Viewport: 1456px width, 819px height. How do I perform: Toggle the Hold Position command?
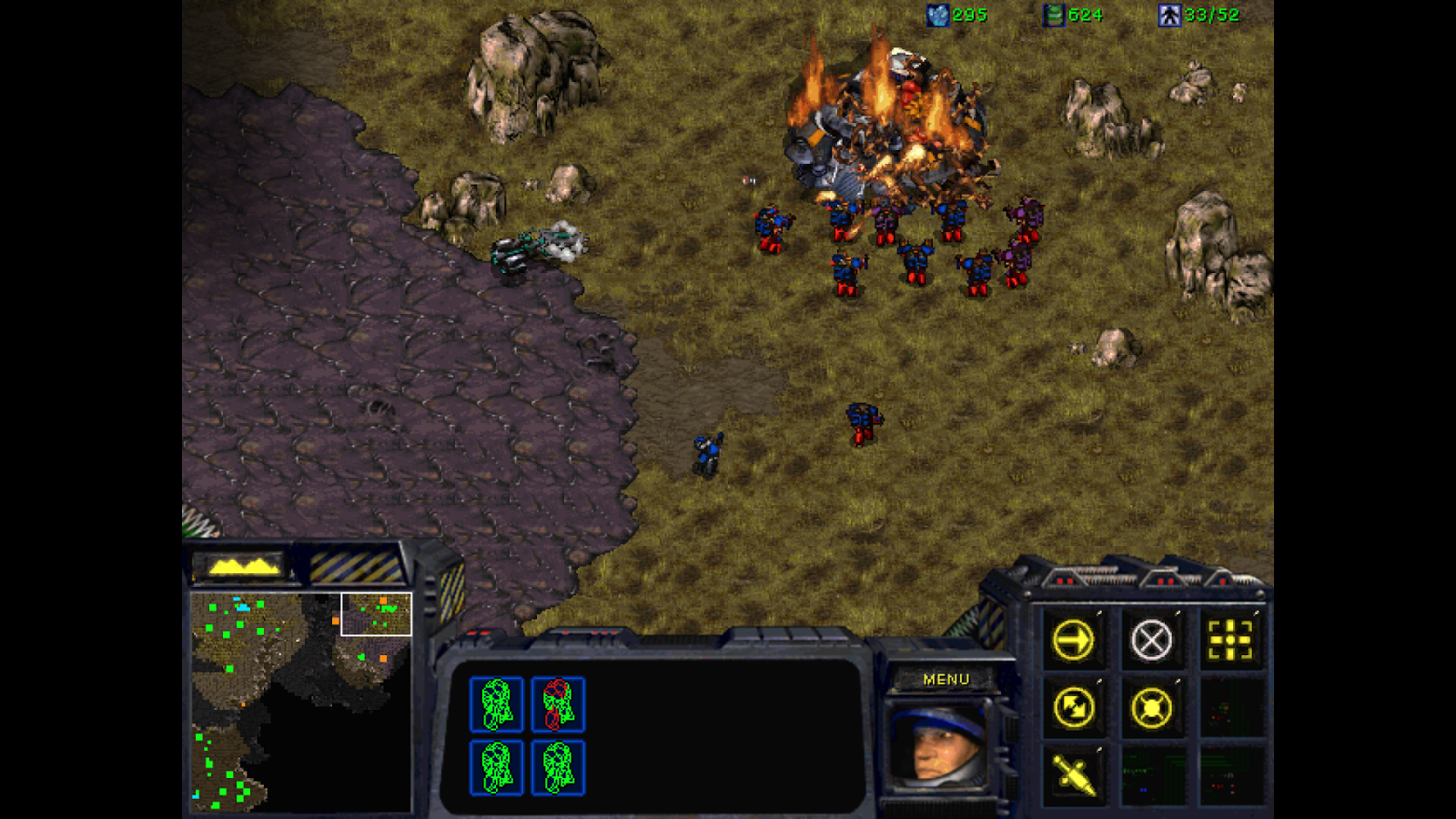(x=1152, y=705)
